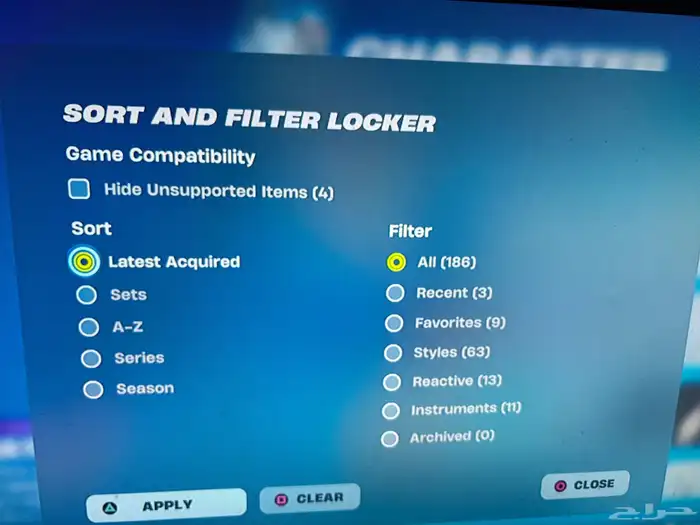
Task: Clear the selected filters
Action: pyautogui.click(x=309, y=498)
